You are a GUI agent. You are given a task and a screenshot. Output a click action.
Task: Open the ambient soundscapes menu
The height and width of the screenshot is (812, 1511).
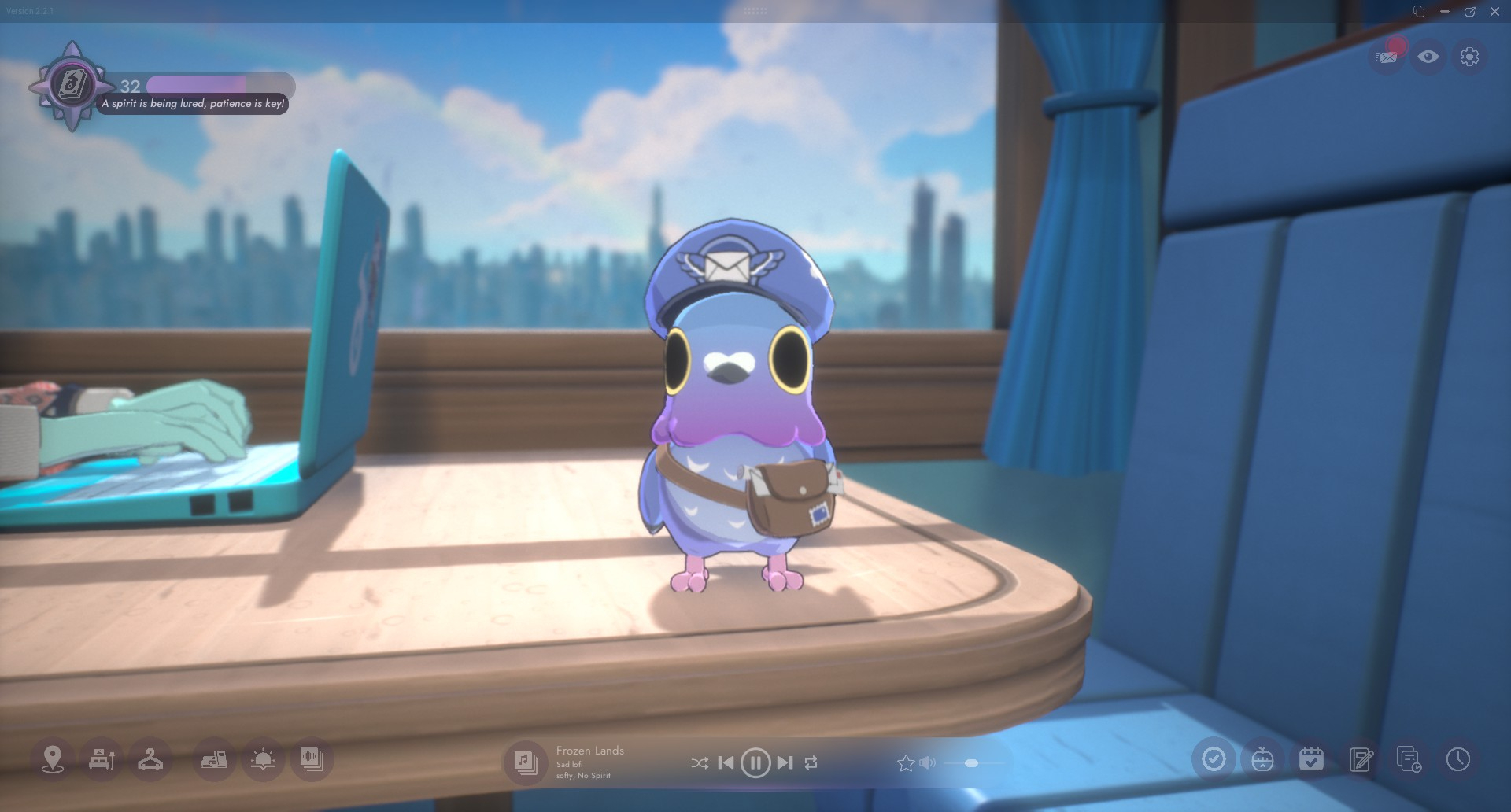pos(312,759)
